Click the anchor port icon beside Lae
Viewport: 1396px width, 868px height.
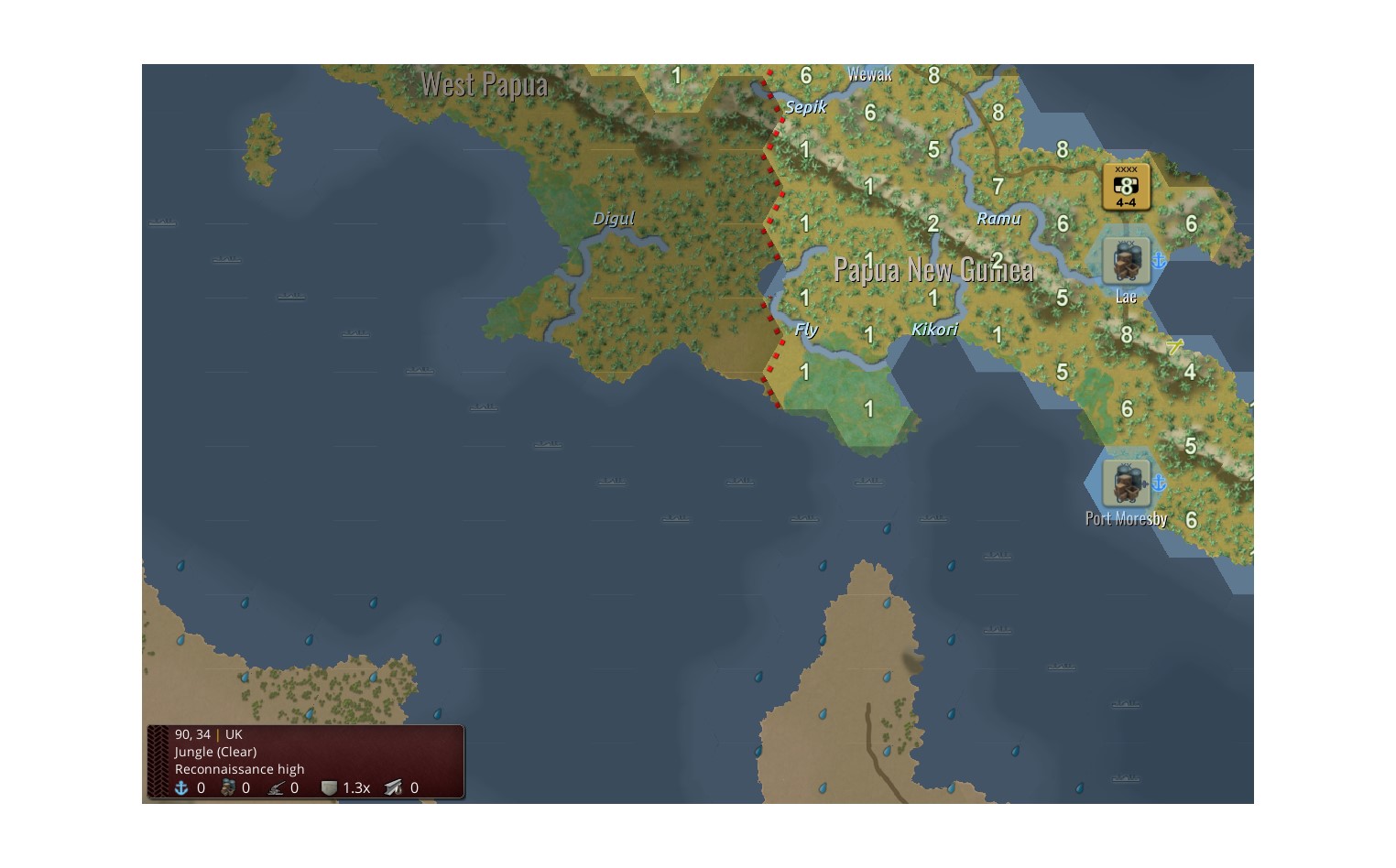[1159, 260]
